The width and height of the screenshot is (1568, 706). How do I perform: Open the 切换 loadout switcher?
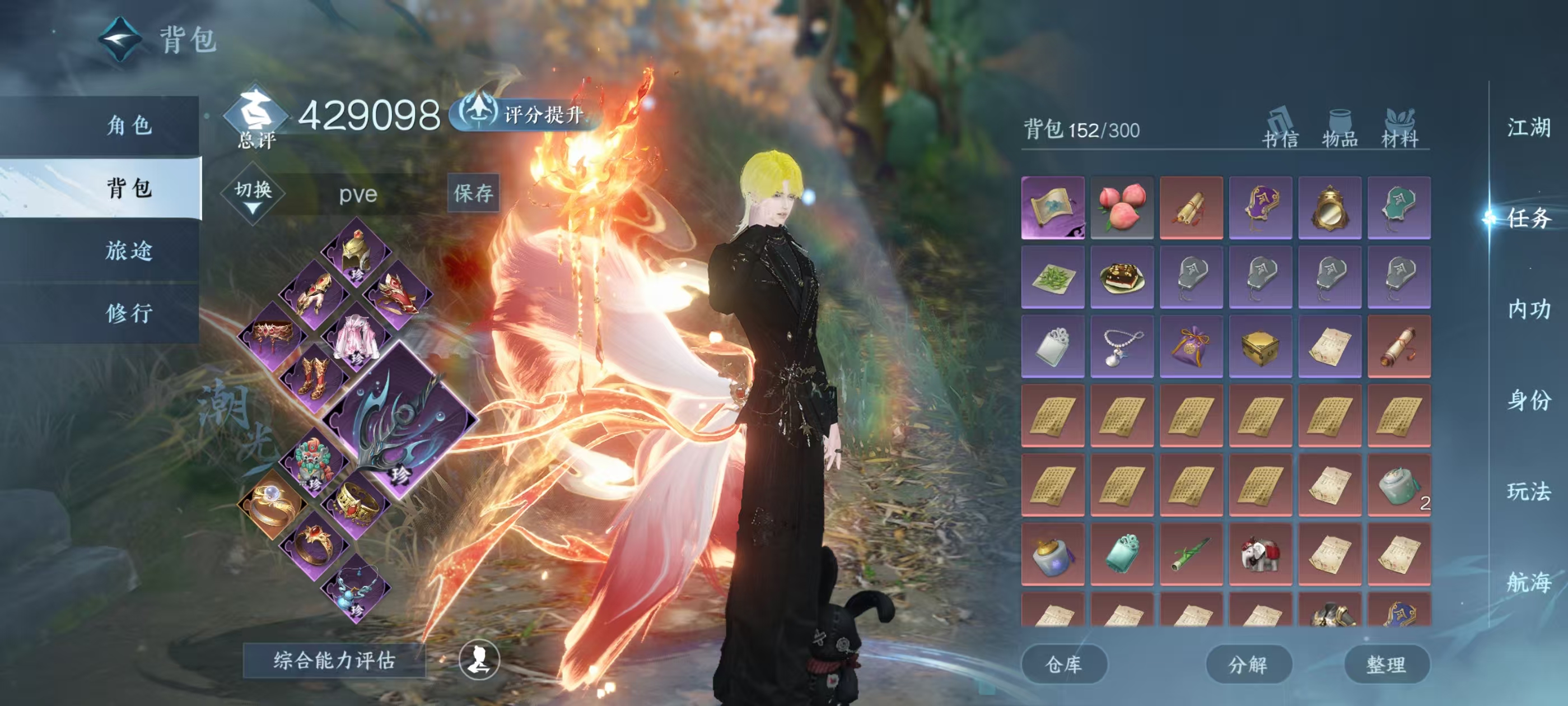253,194
